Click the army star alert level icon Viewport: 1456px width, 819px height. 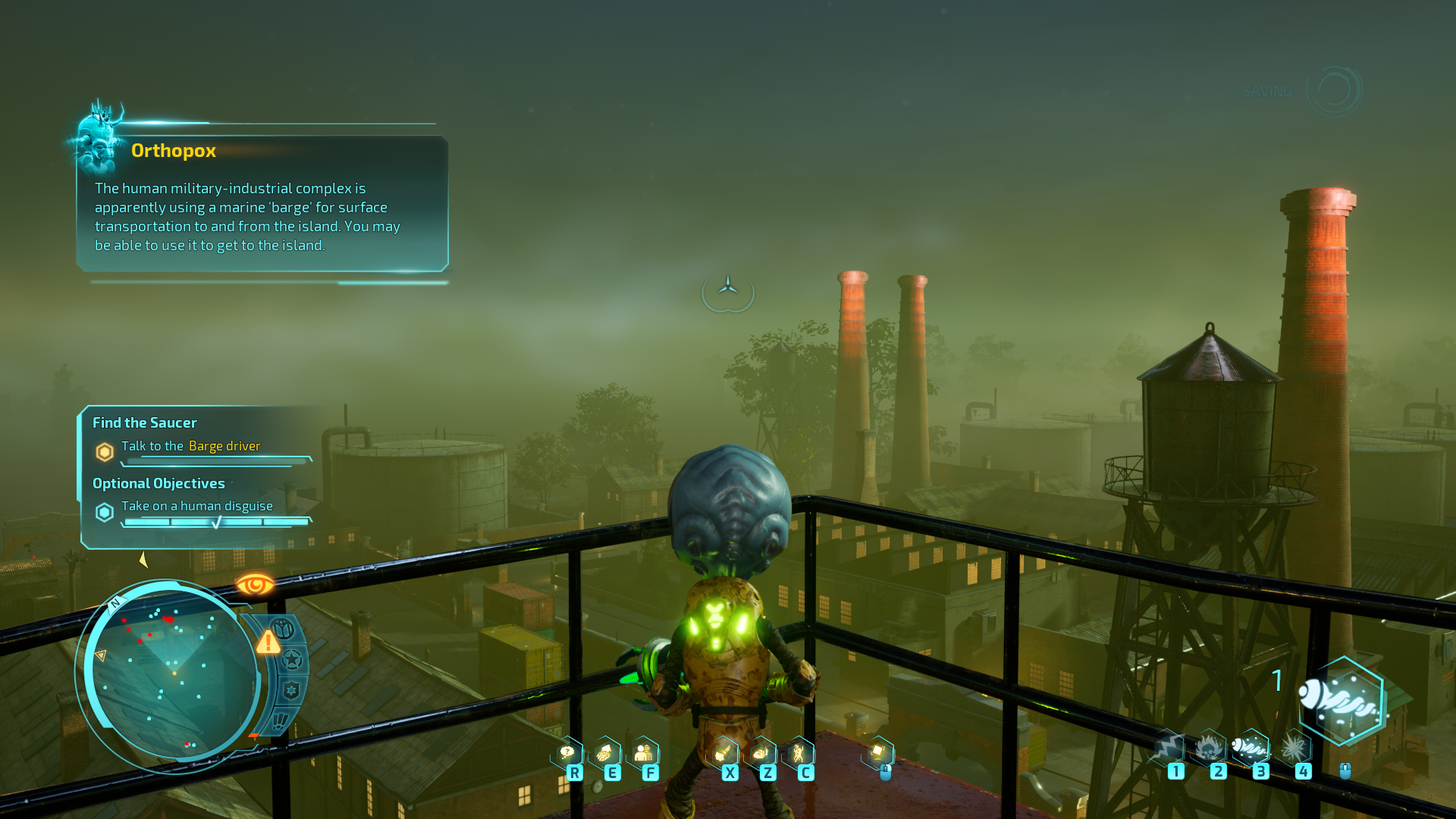[x=293, y=660]
